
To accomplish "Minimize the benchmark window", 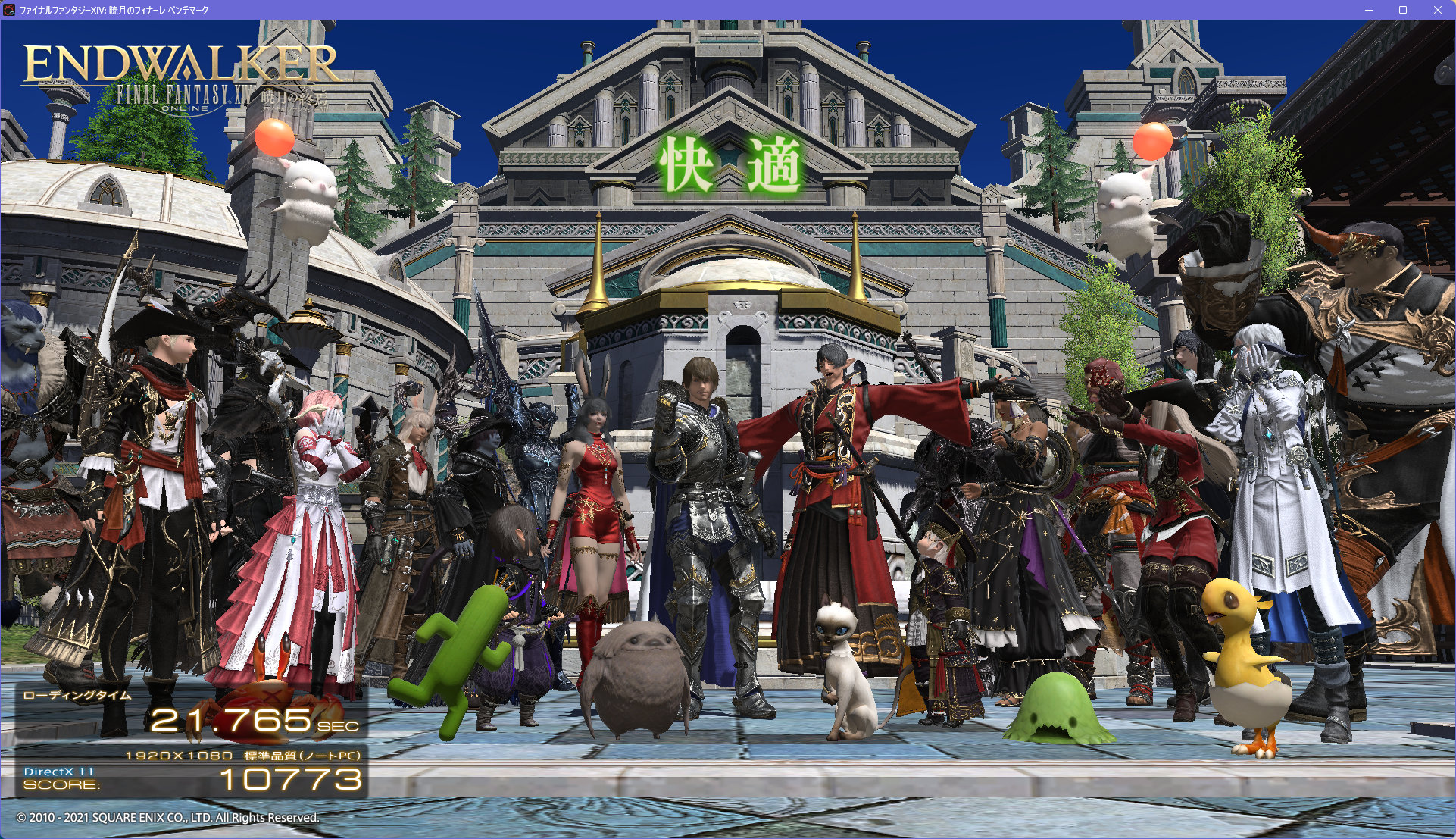I will click(1369, 10).
